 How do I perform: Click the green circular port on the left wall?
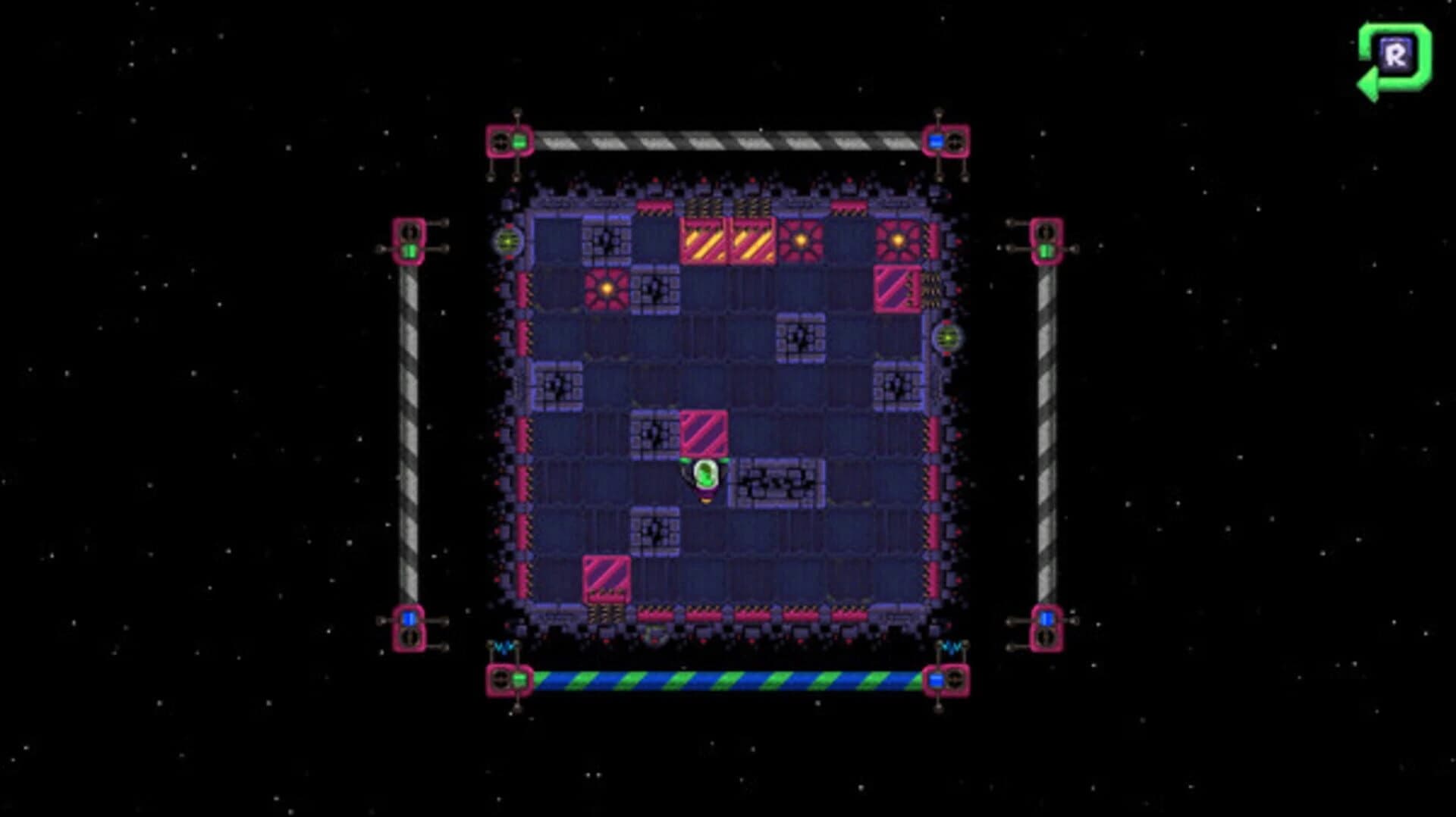click(x=507, y=242)
